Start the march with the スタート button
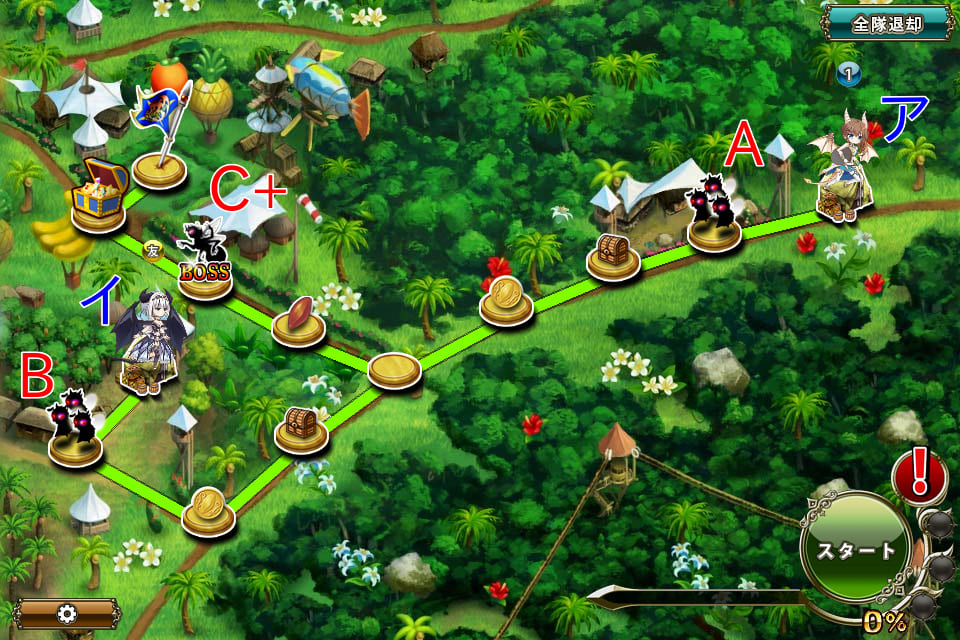This screenshot has width=960, height=640. 857,549
